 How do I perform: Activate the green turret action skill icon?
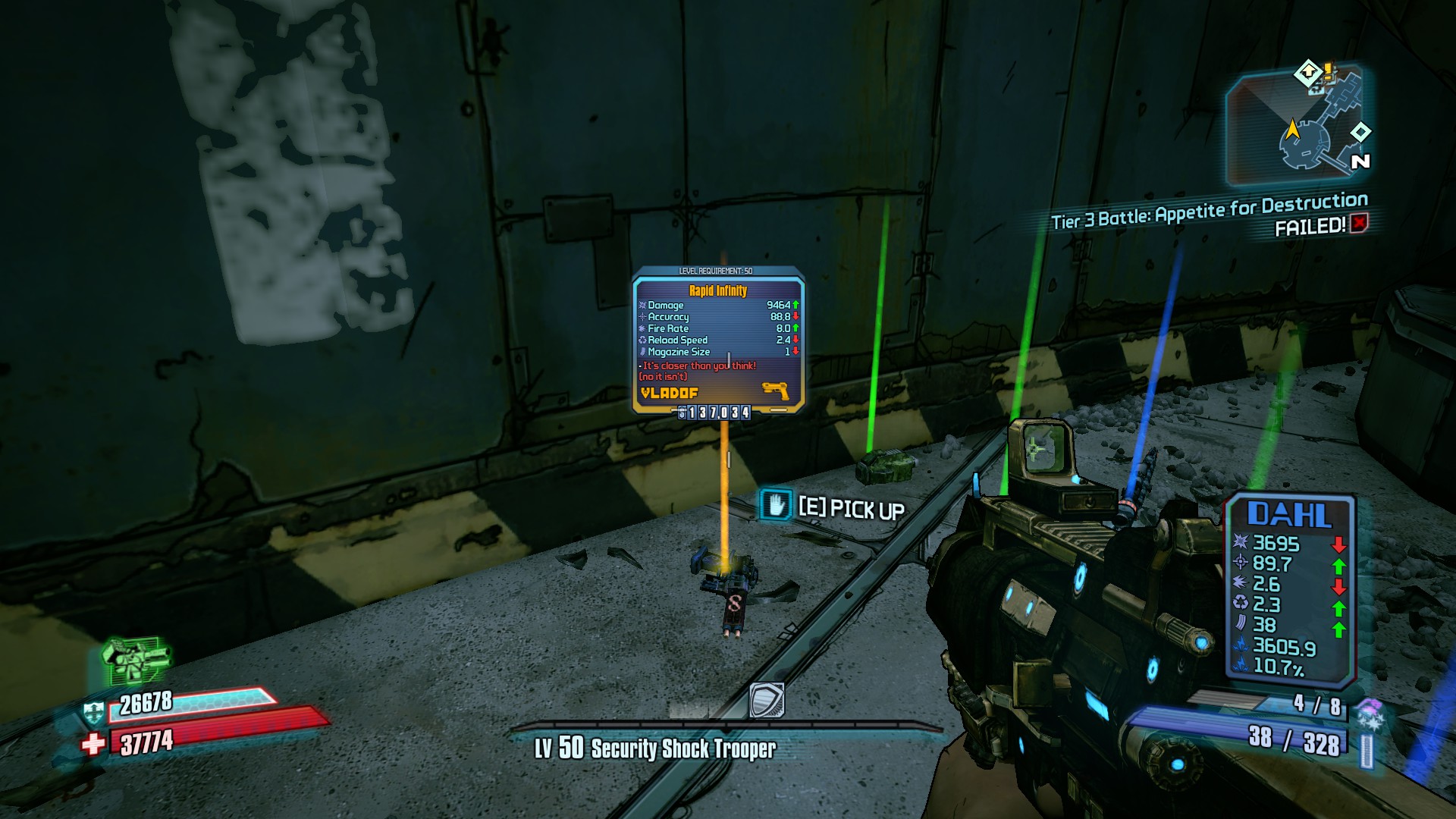pos(135,658)
